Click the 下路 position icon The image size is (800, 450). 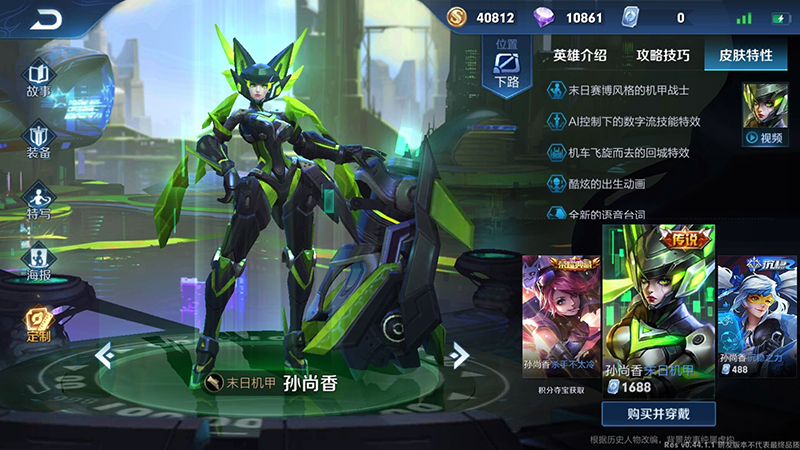[x=507, y=65]
